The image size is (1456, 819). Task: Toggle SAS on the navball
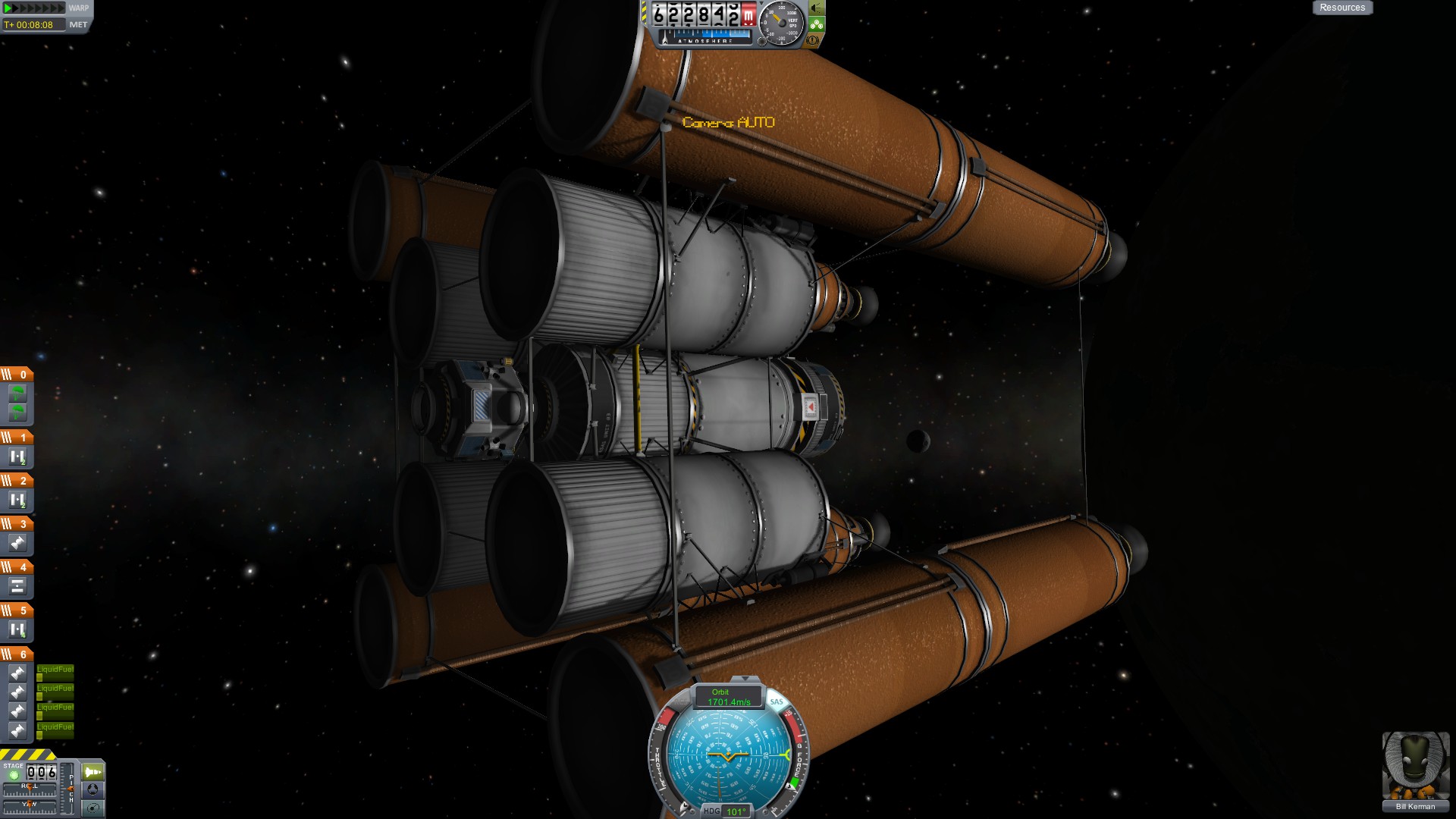777,701
